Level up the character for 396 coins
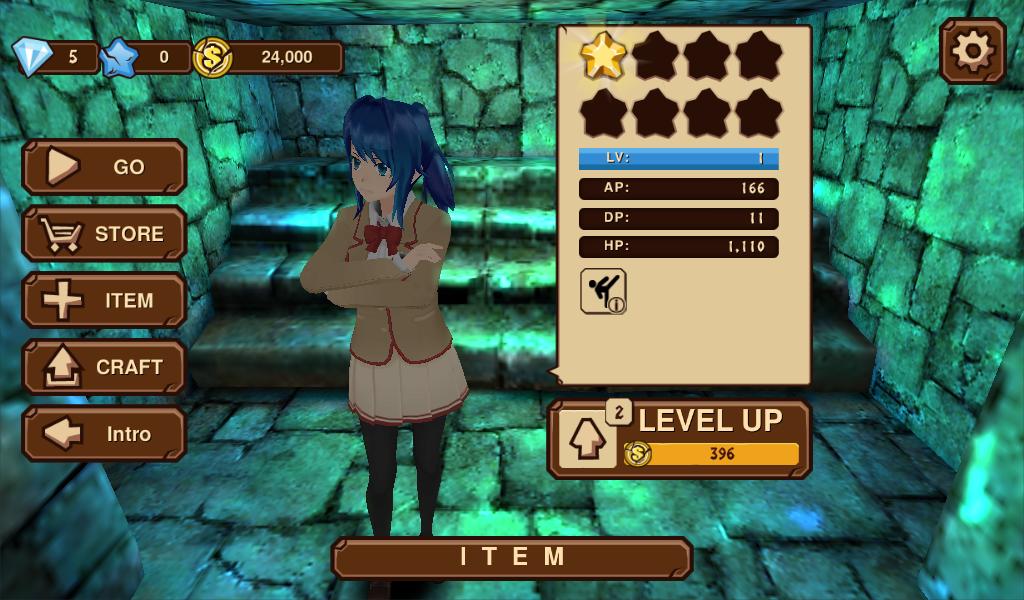This screenshot has height=600, width=1024. 679,439
